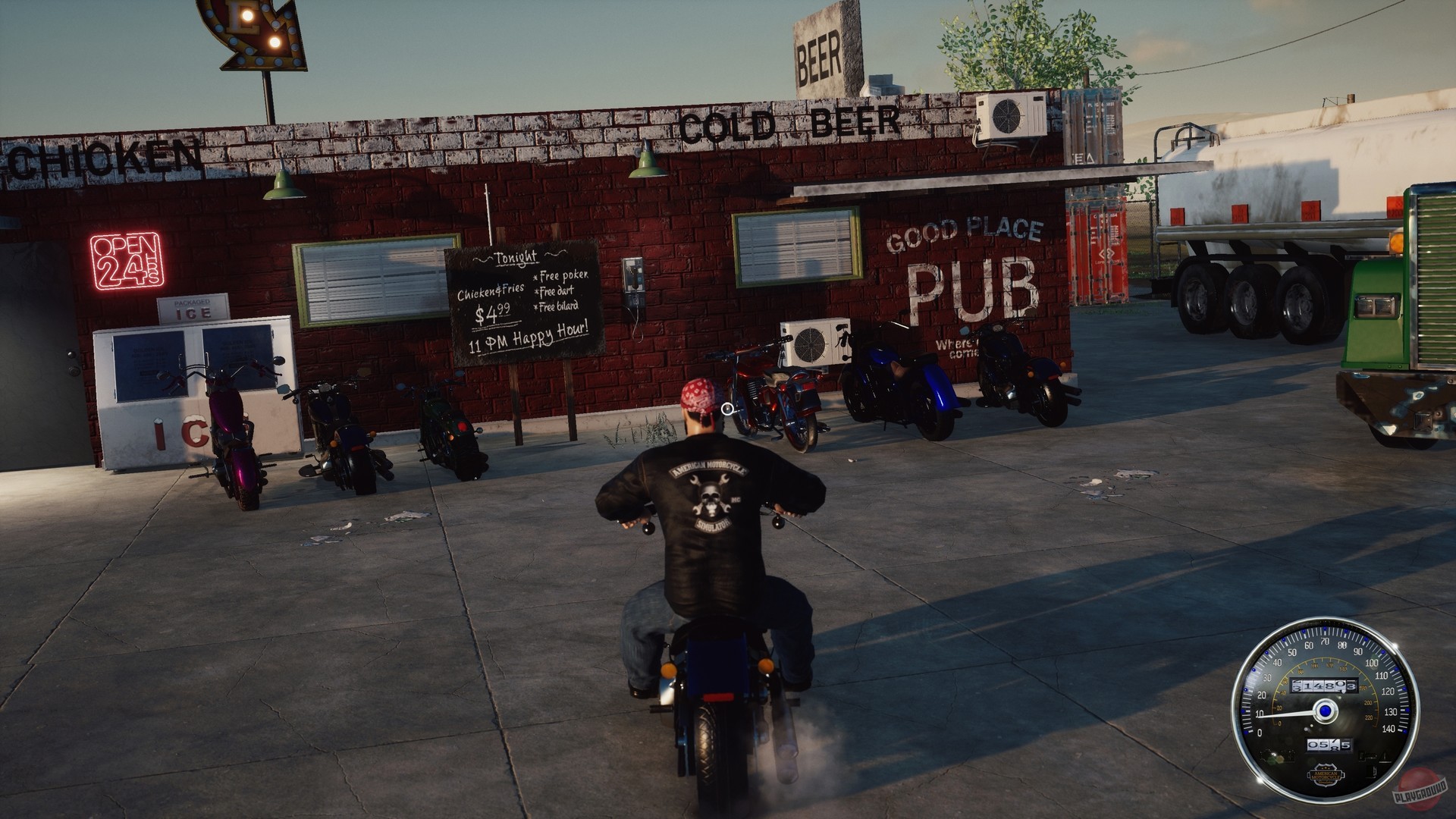Click the American Motorcycle Simulator logo on the speedometer
The width and height of the screenshot is (1456, 819).
pyautogui.click(x=1326, y=775)
